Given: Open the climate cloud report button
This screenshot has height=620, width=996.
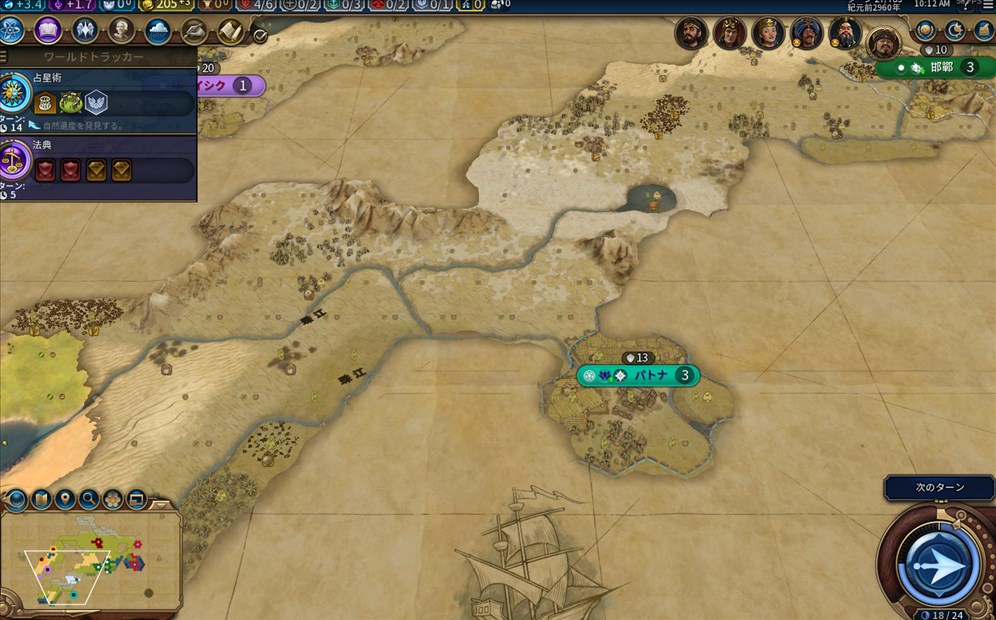Looking at the screenshot, I should [158, 30].
